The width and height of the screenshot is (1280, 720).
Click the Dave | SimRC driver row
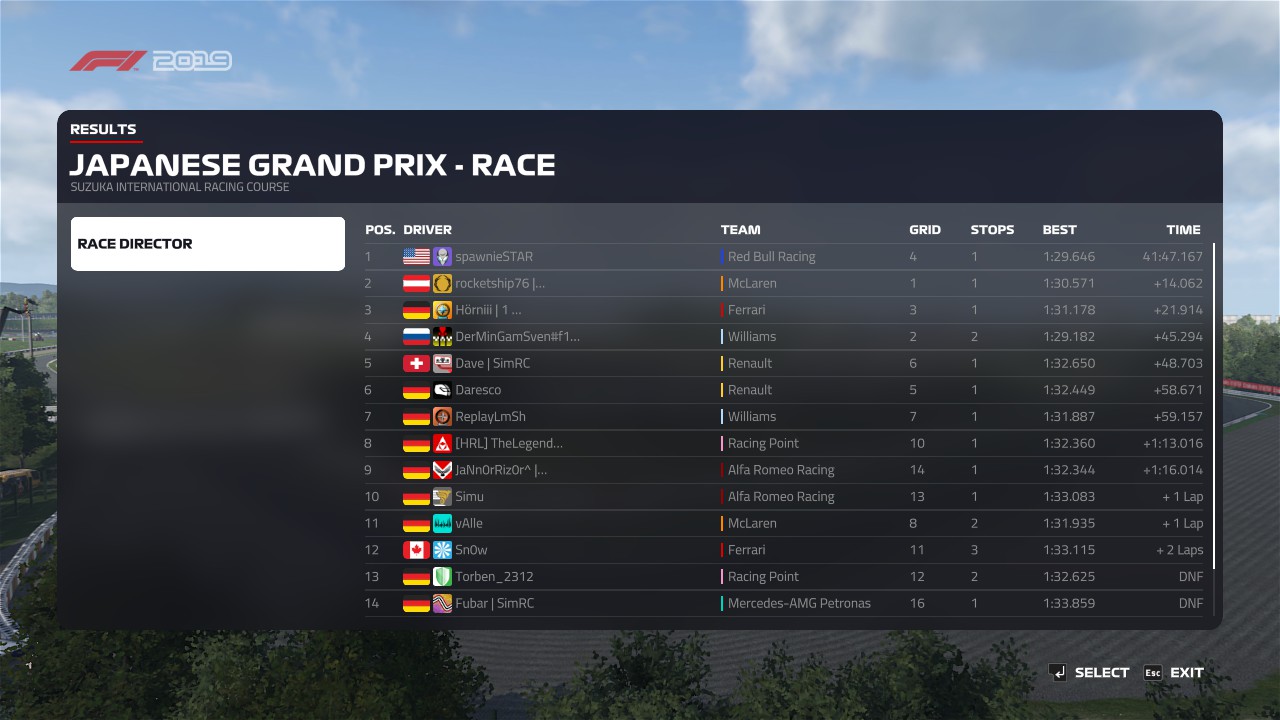coord(784,363)
